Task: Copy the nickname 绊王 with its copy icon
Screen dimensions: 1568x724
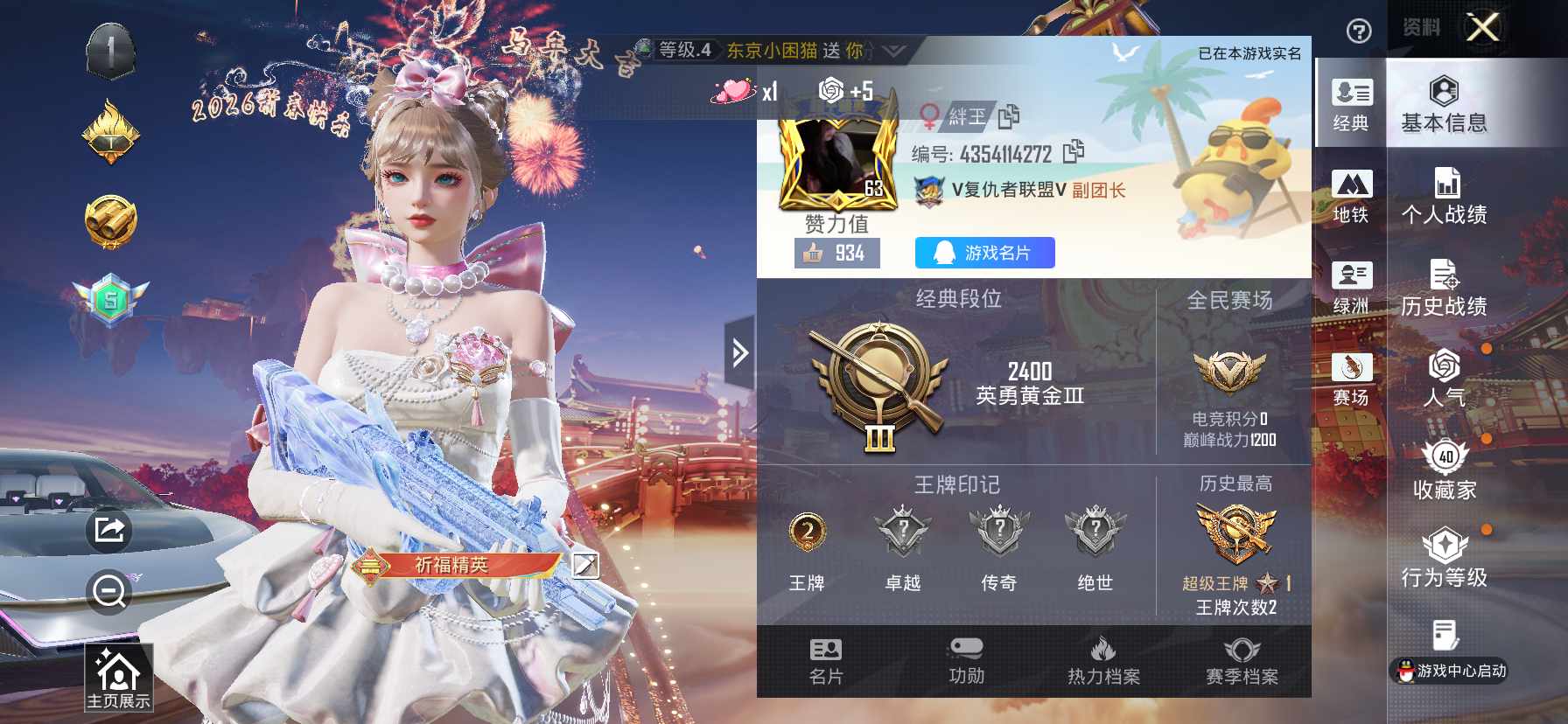Action: click(1007, 117)
